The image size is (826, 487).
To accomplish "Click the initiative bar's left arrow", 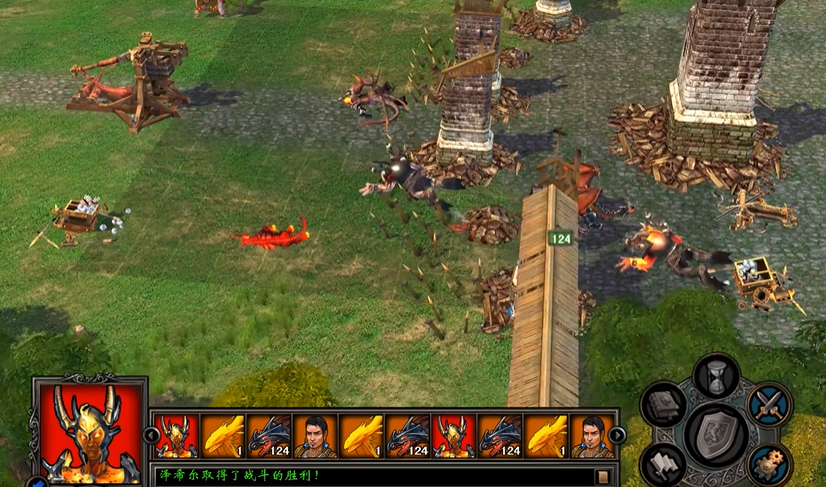I will click(x=151, y=435).
